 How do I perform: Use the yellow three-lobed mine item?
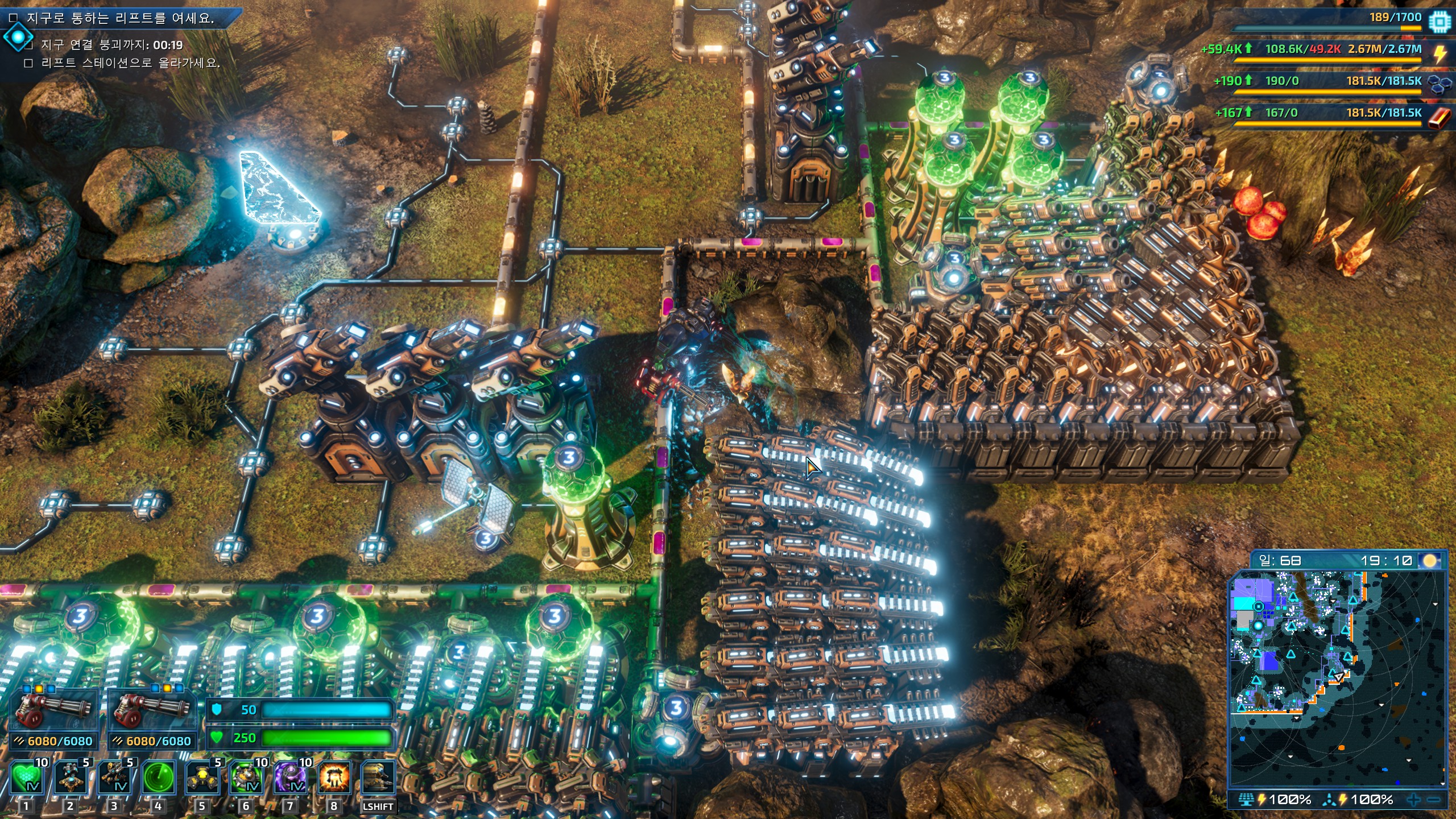(x=202, y=778)
